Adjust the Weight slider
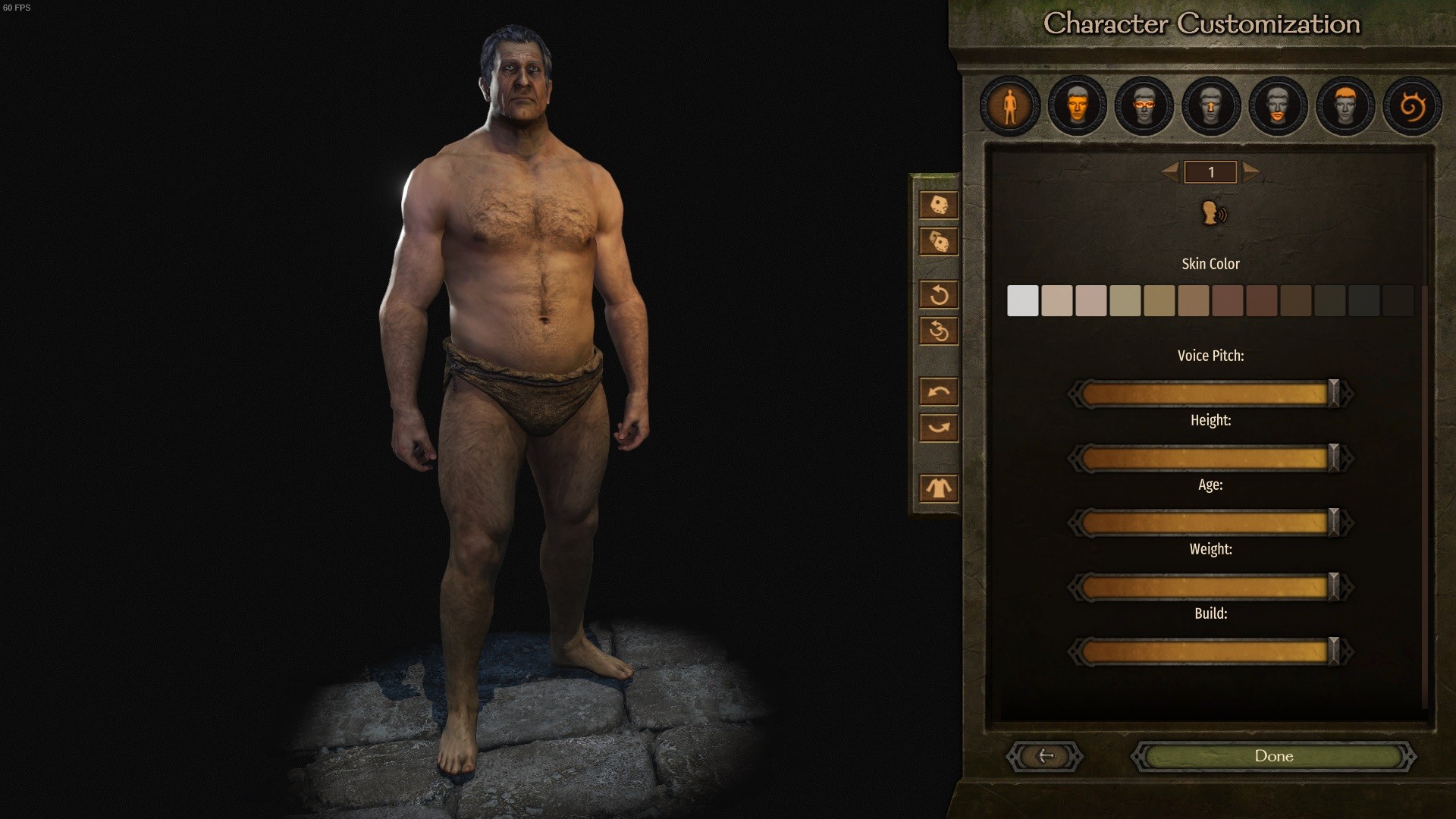The image size is (1456, 819). click(x=1210, y=587)
